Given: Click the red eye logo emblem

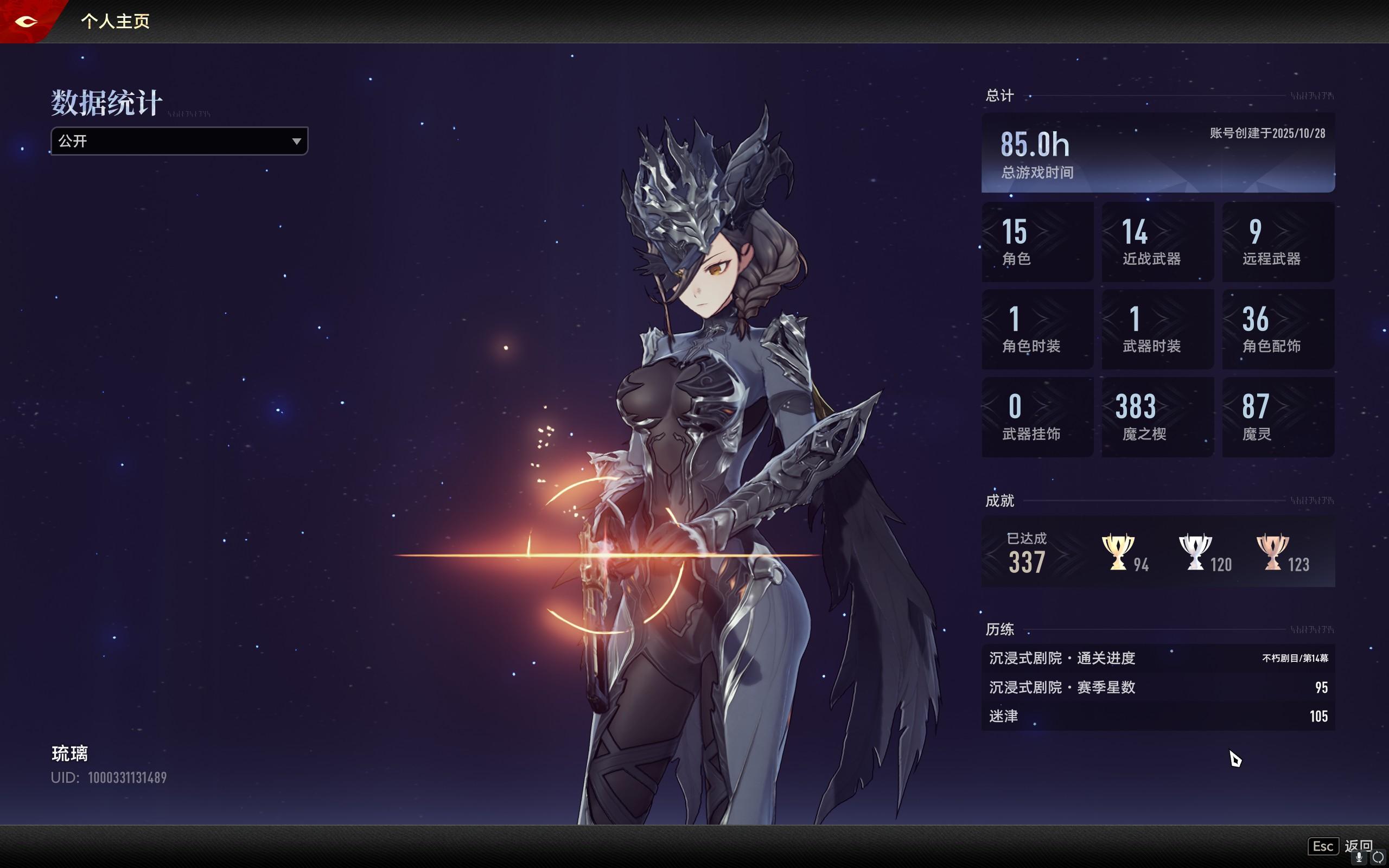Looking at the screenshot, I should [x=26, y=21].
